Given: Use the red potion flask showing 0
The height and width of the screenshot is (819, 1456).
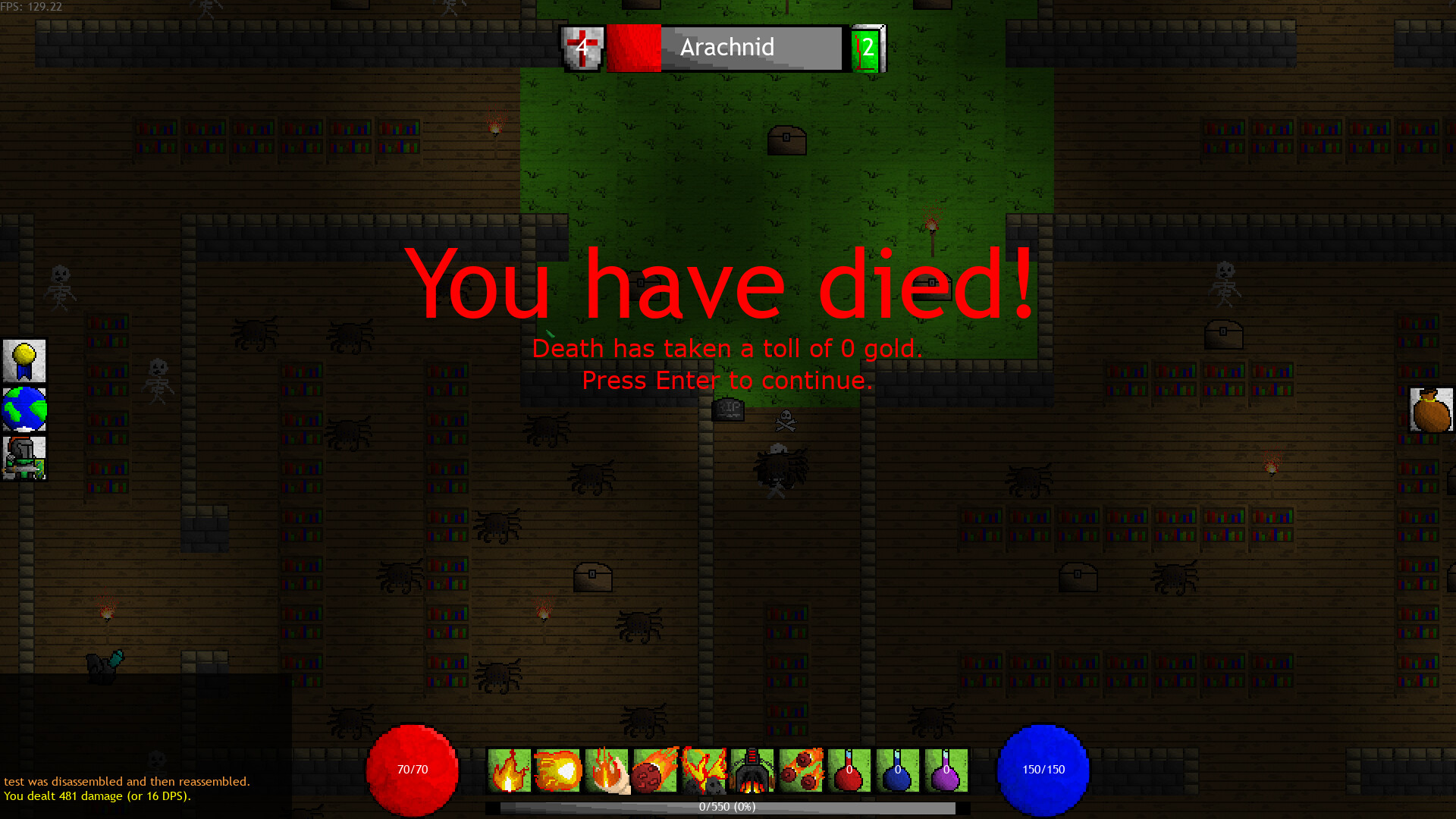Looking at the screenshot, I should tap(849, 771).
